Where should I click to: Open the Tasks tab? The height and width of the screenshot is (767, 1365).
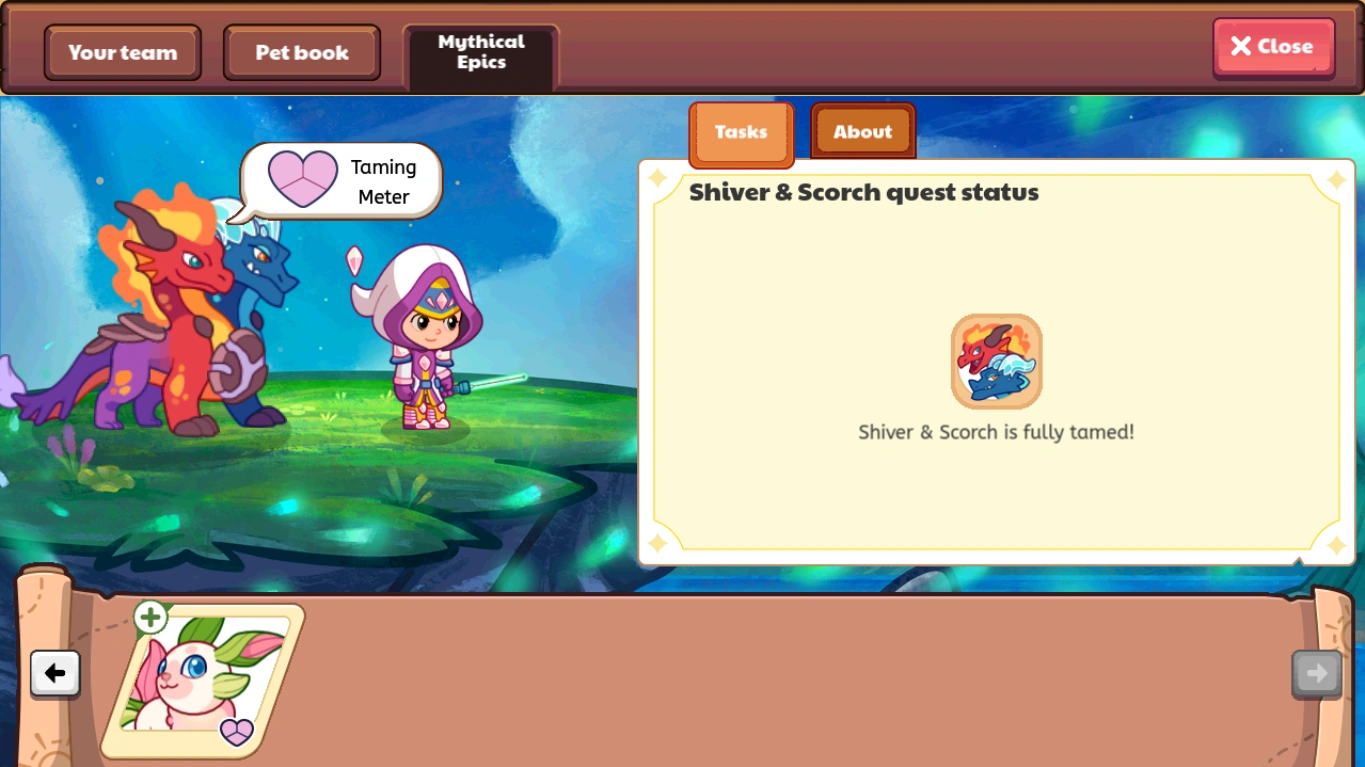(741, 132)
